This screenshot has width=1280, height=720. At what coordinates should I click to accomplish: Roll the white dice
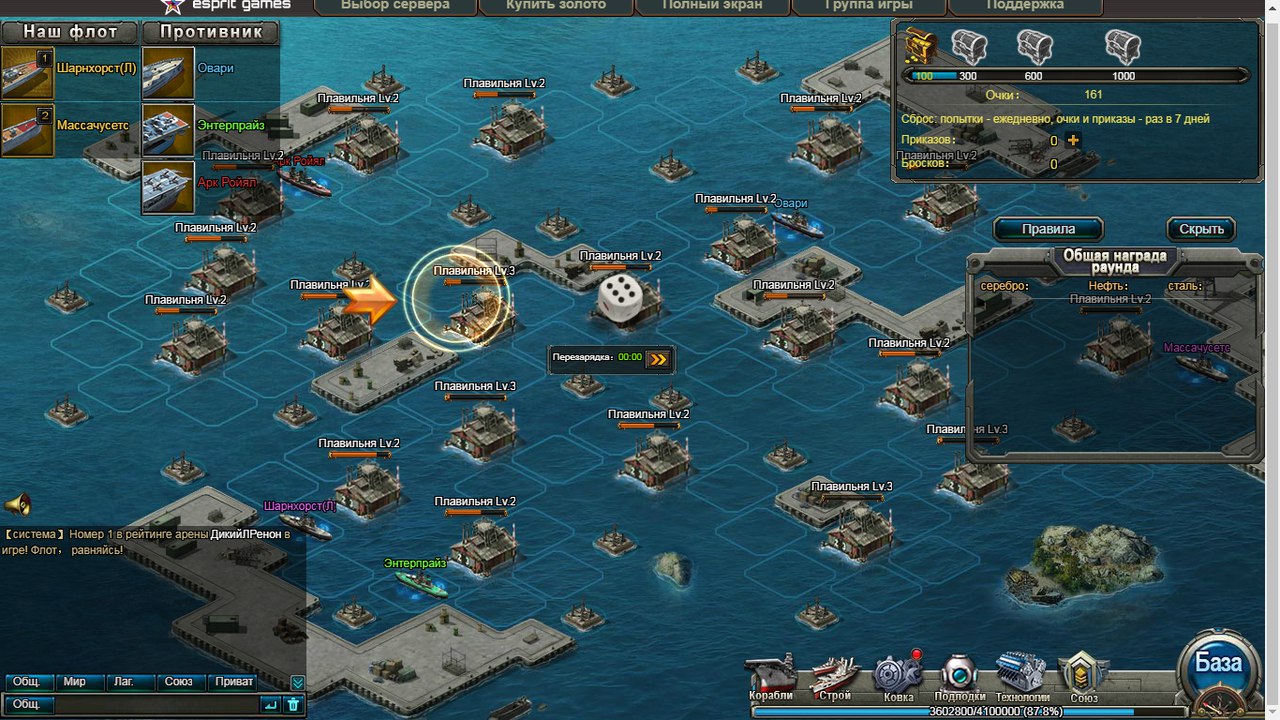point(620,299)
